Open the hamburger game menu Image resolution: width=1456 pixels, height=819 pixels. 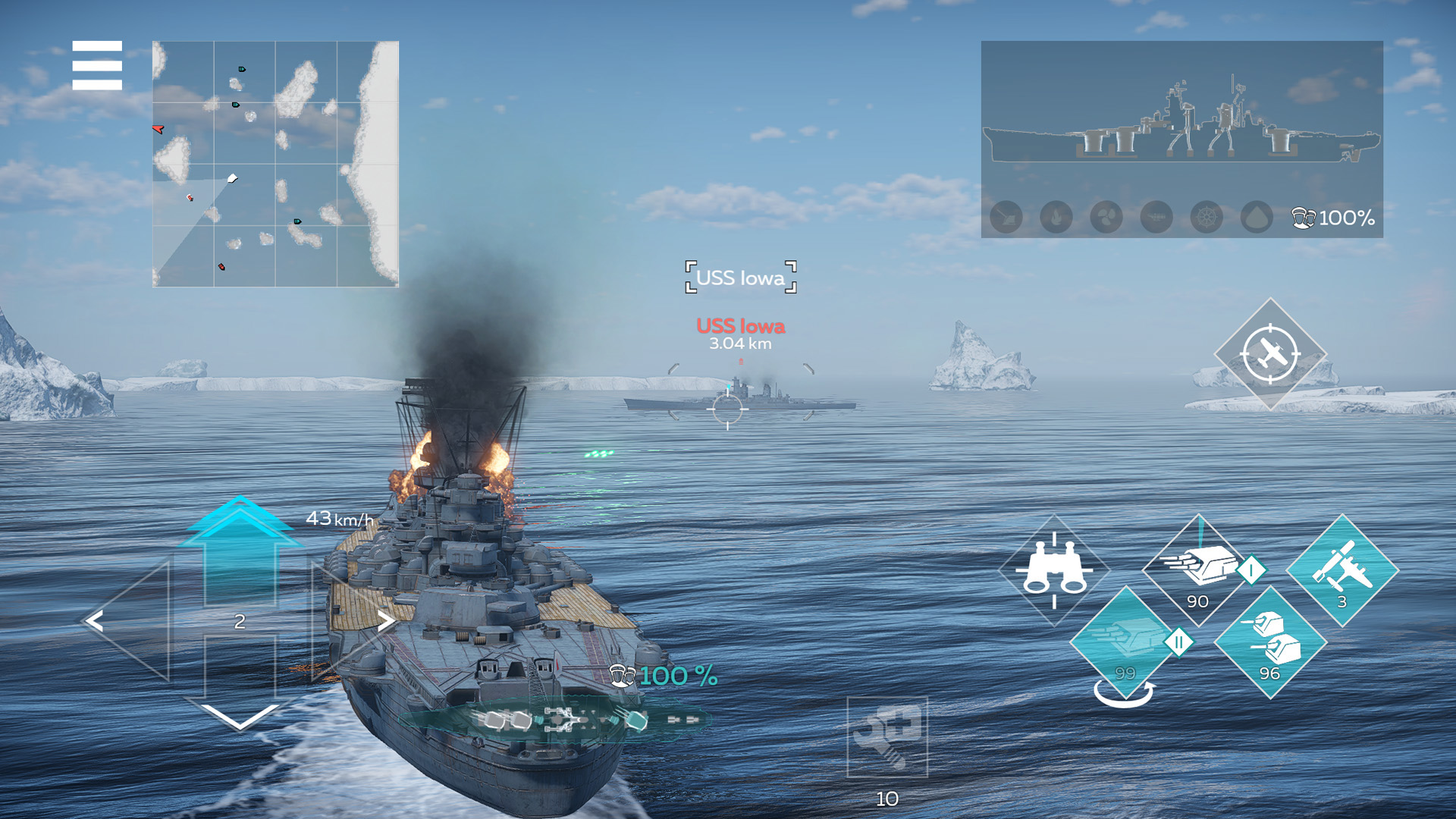coord(96,67)
